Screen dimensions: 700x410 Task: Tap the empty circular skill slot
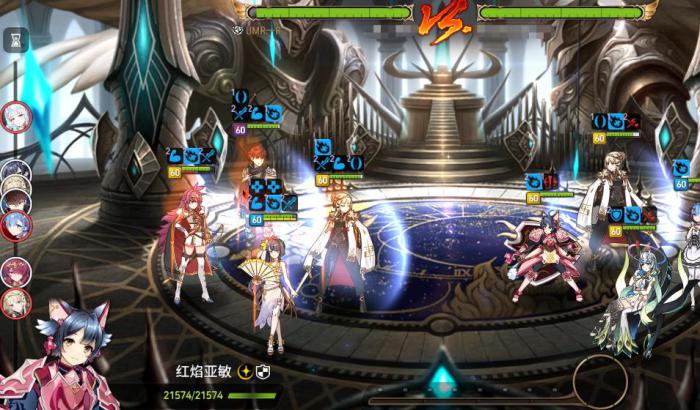(x=600, y=380)
